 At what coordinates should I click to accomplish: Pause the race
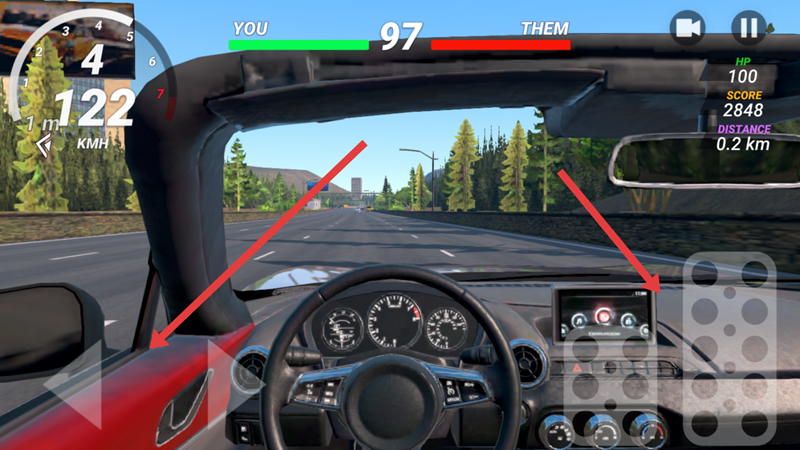click(747, 28)
